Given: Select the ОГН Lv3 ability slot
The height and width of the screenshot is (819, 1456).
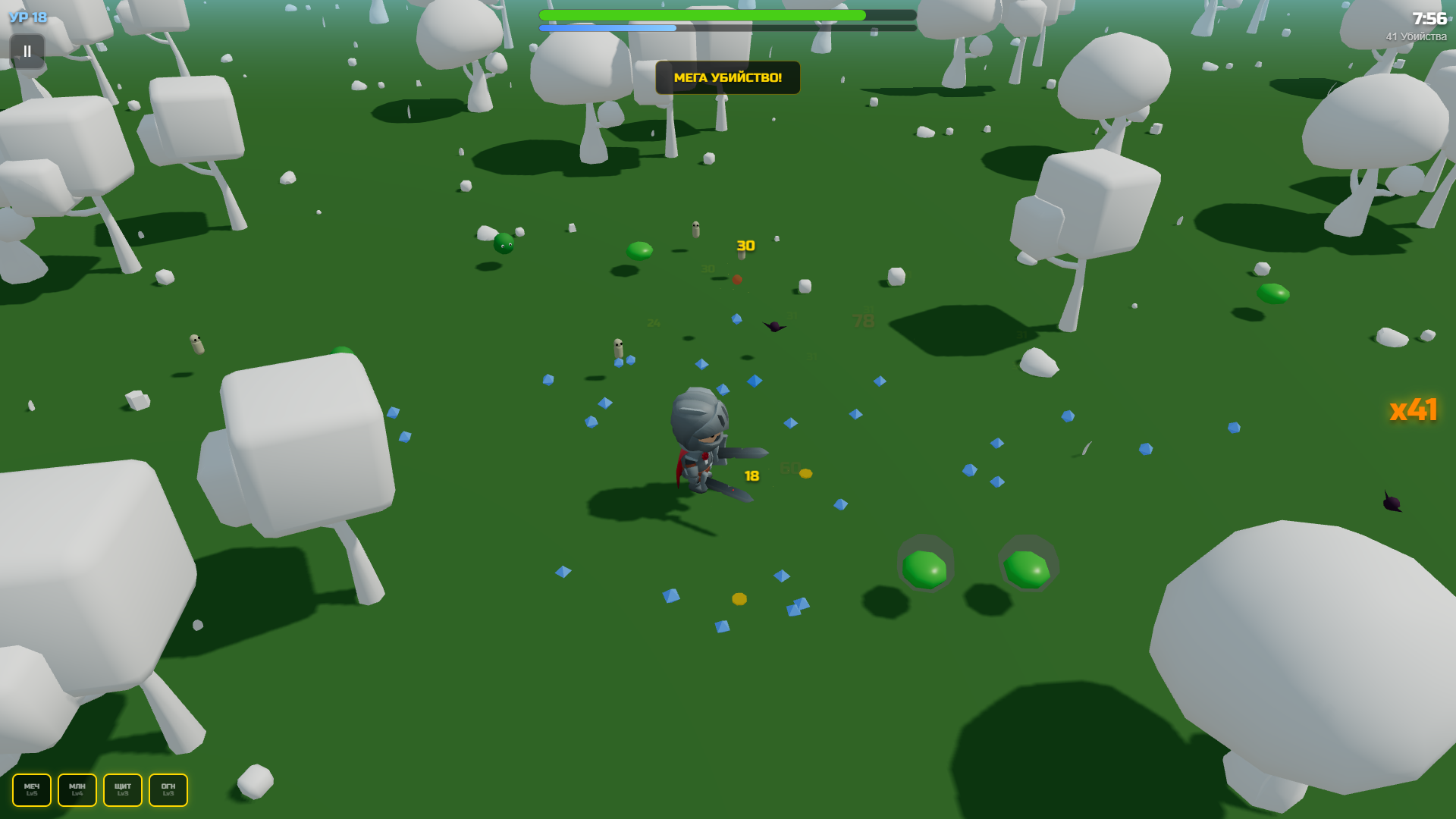Looking at the screenshot, I should point(167,789).
